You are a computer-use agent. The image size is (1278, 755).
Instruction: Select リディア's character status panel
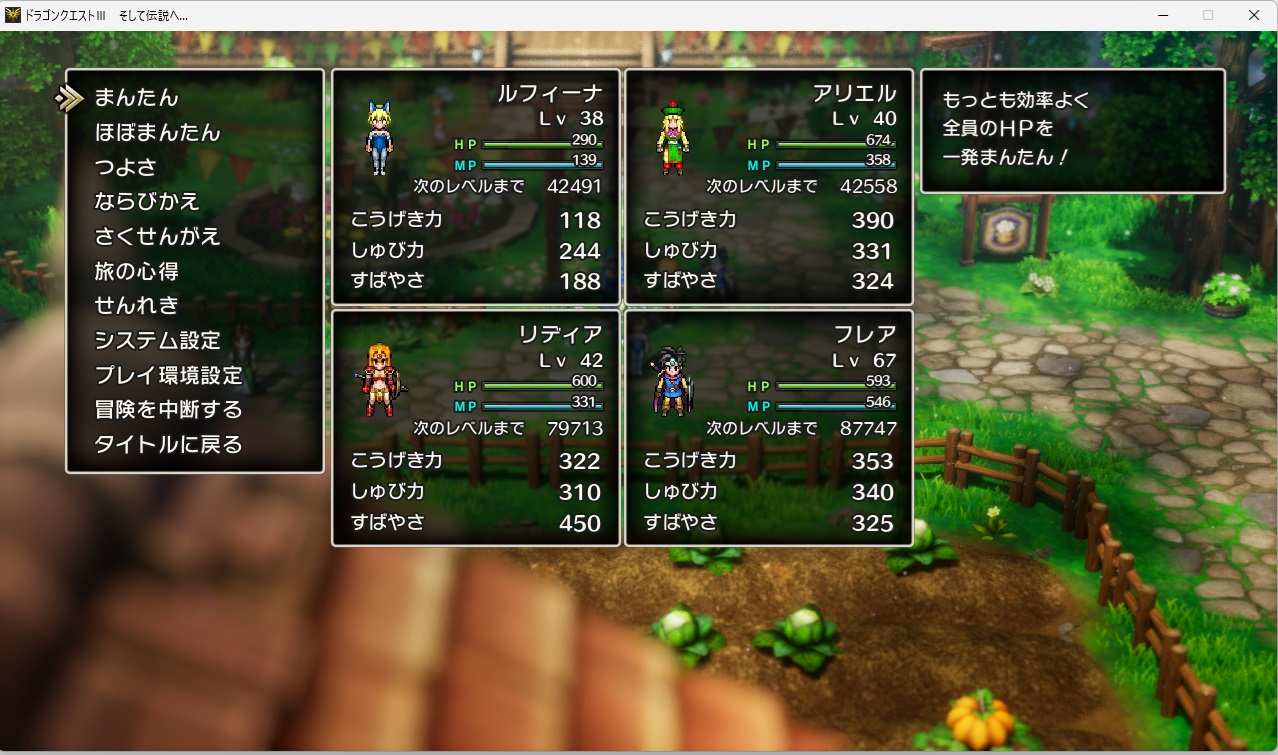tap(475, 428)
